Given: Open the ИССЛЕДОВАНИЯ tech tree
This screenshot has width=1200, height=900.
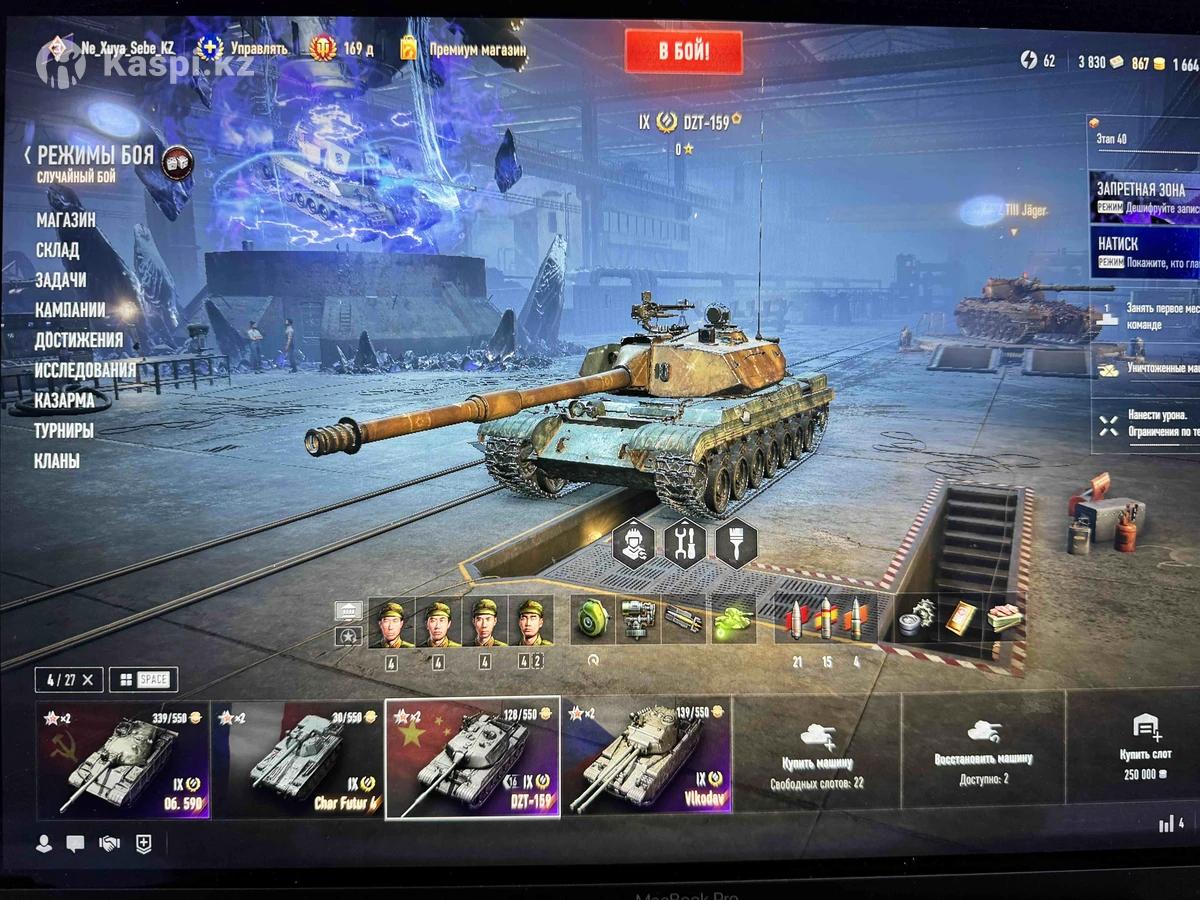Looking at the screenshot, I should (x=85, y=370).
